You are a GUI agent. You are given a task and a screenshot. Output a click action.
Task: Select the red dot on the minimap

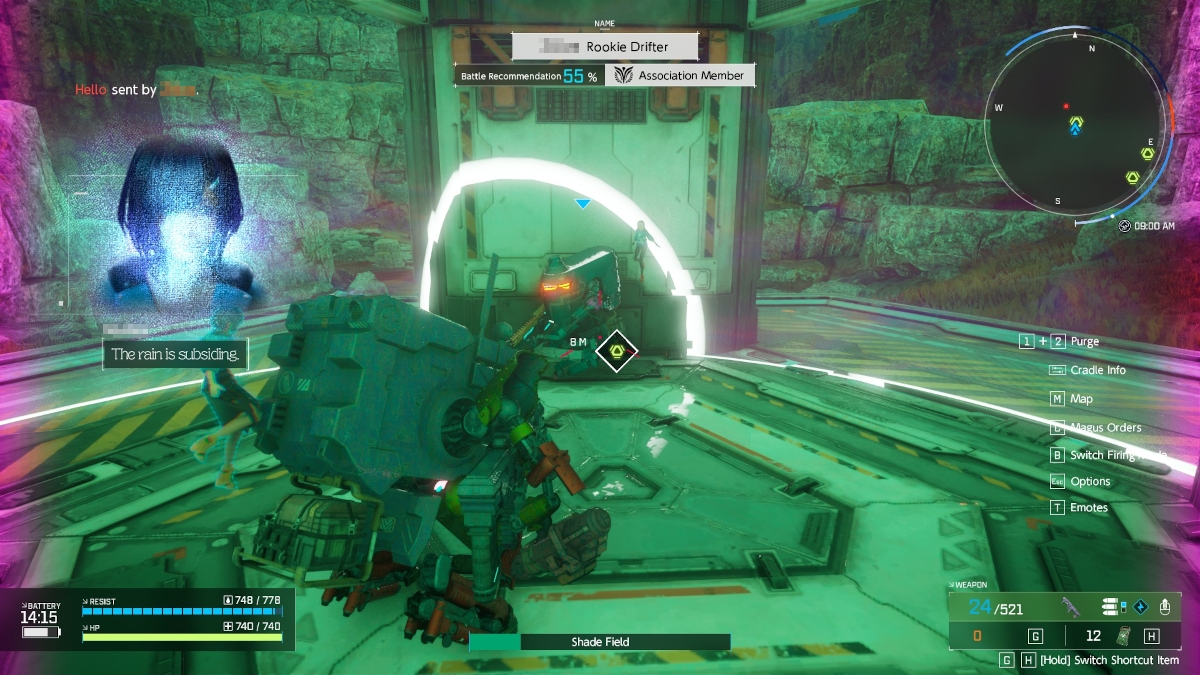pos(1066,106)
